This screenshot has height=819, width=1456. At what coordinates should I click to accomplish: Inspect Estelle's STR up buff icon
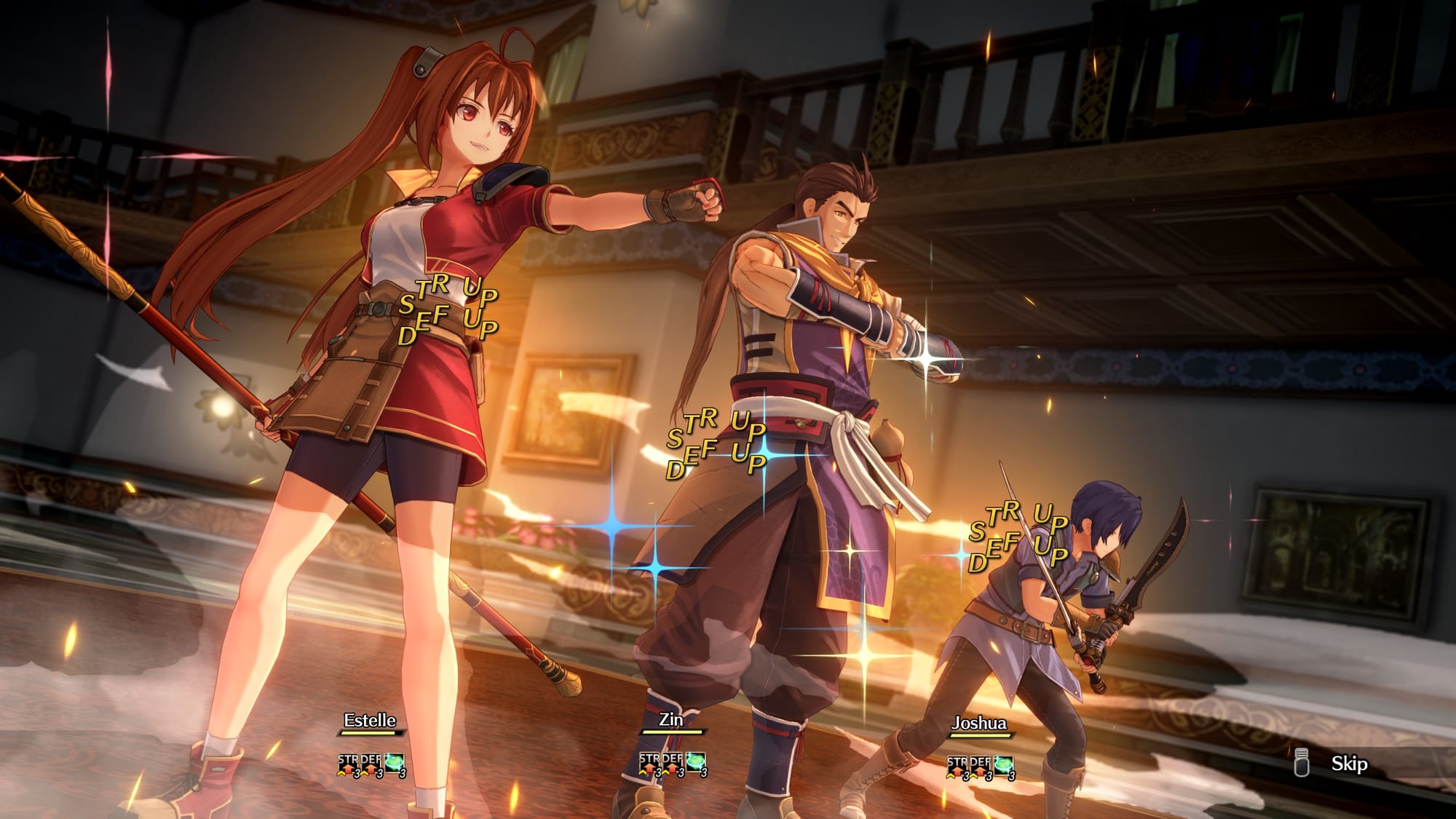(x=348, y=764)
